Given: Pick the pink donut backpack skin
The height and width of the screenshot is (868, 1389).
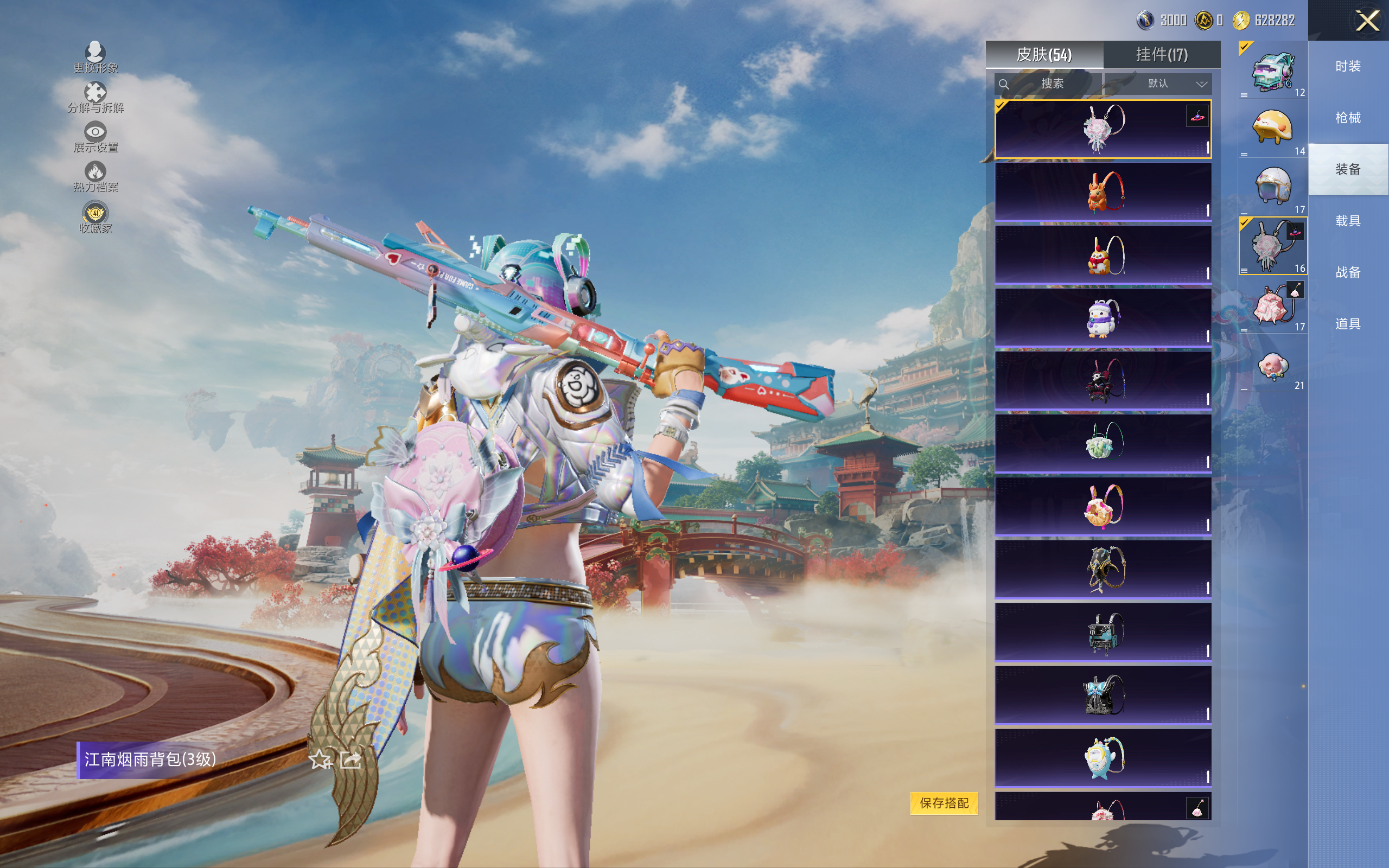Looking at the screenshot, I should [1103, 506].
